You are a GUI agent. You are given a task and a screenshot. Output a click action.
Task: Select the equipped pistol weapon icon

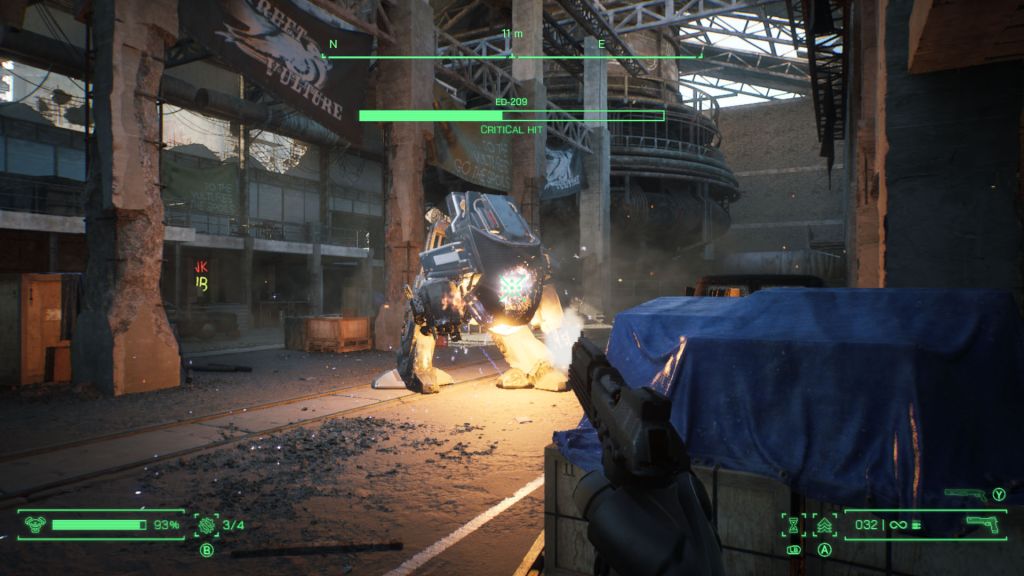pos(982,524)
